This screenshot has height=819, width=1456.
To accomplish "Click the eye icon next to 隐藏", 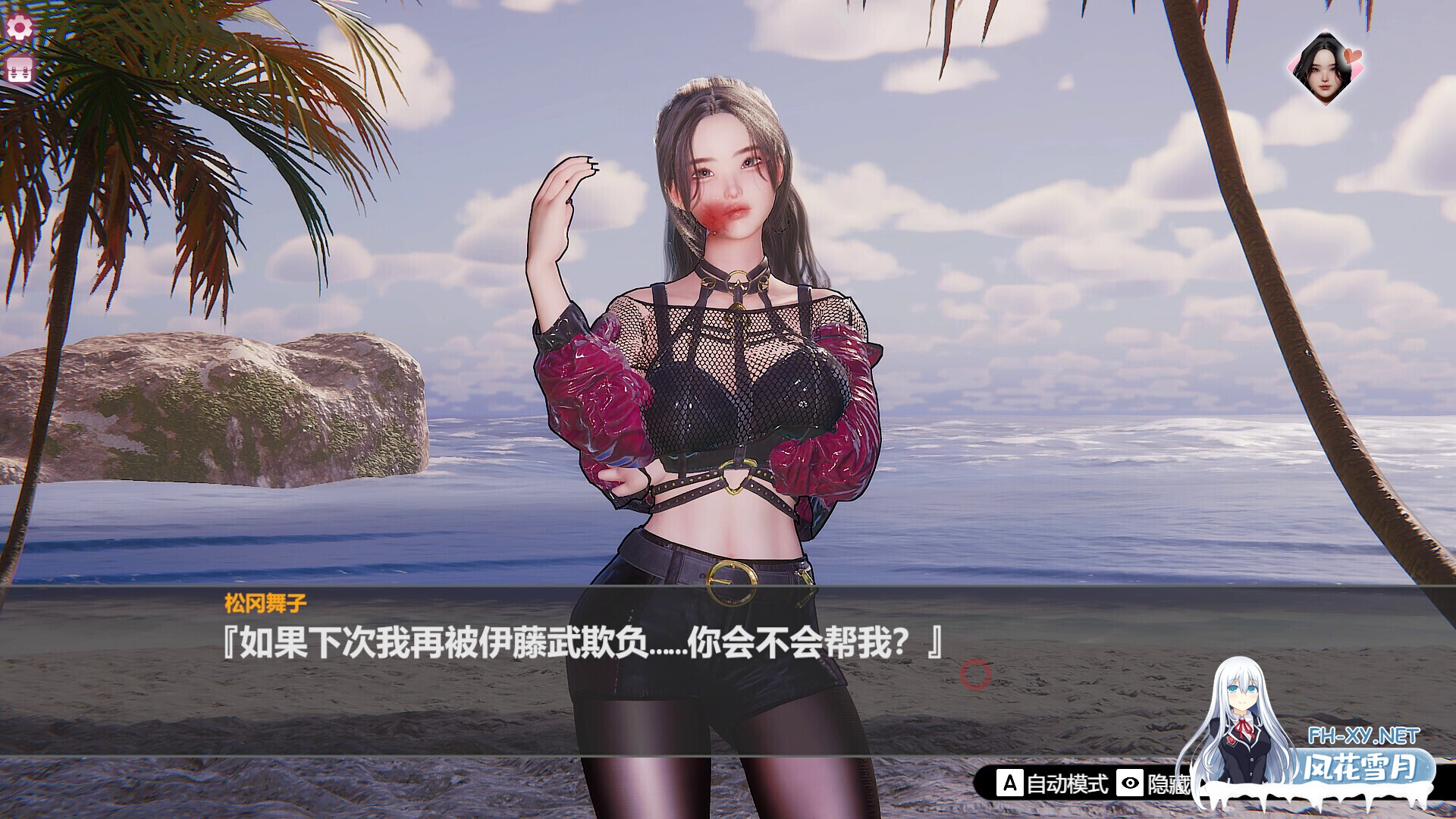I will tap(1130, 783).
